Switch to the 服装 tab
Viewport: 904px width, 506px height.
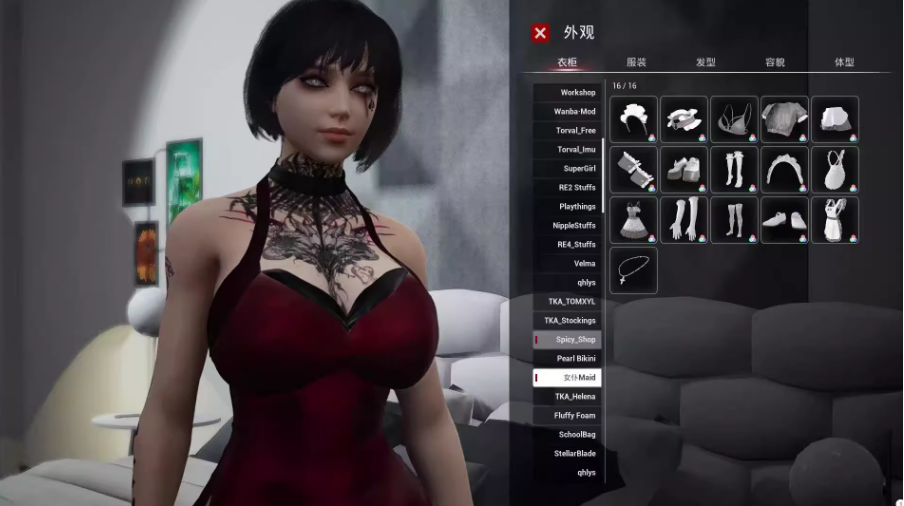point(636,62)
